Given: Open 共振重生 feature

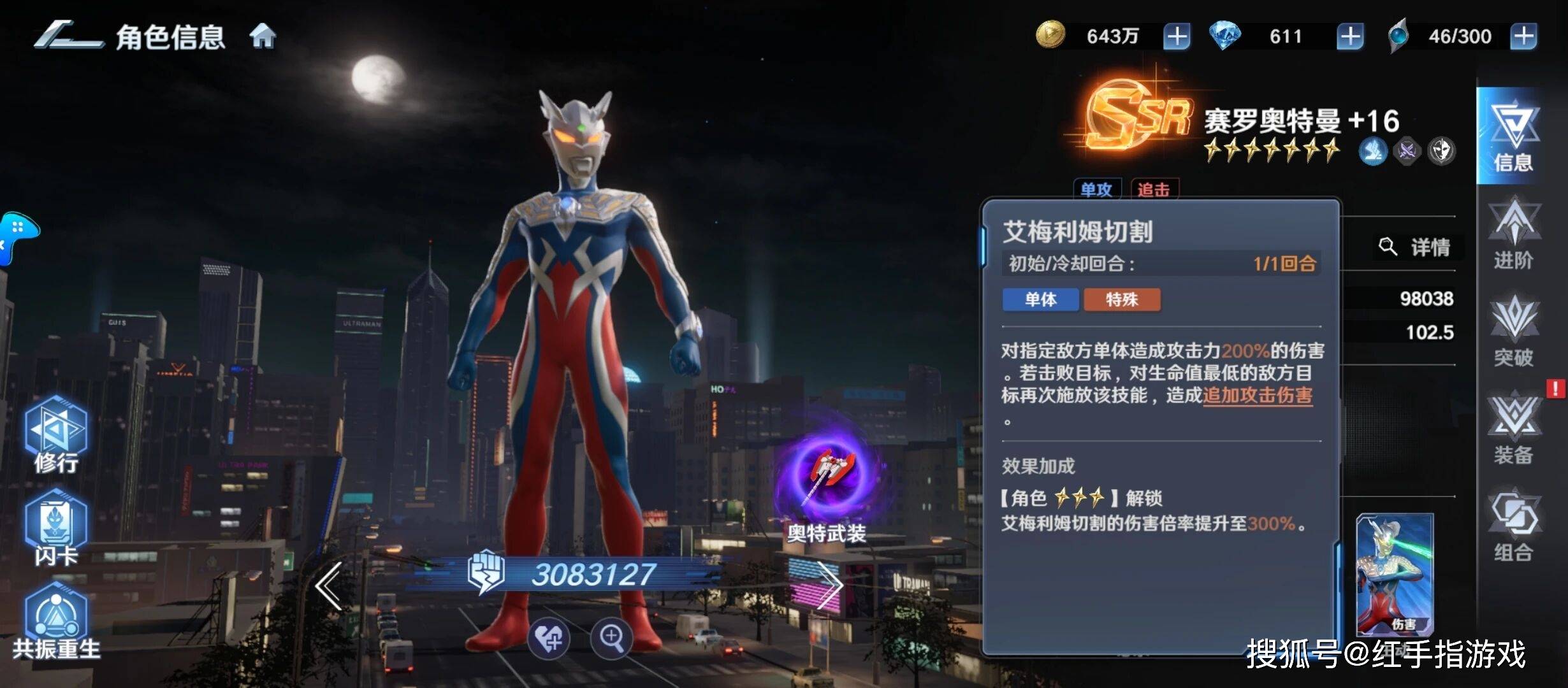Looking at the screenshot, I should coord(56,621).
